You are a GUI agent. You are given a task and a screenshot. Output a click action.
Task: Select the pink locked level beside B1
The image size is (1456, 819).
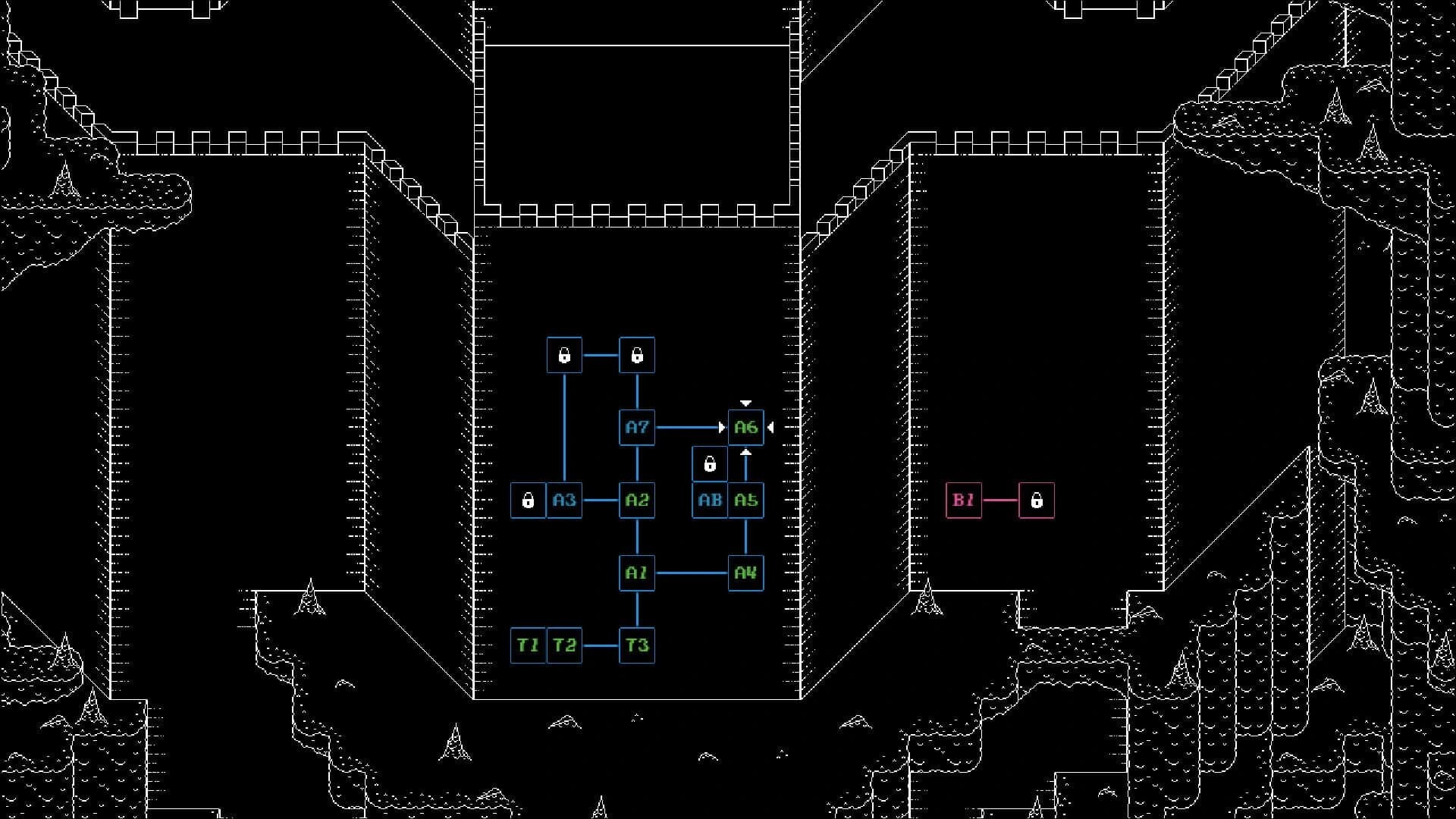pos(1036,500)
